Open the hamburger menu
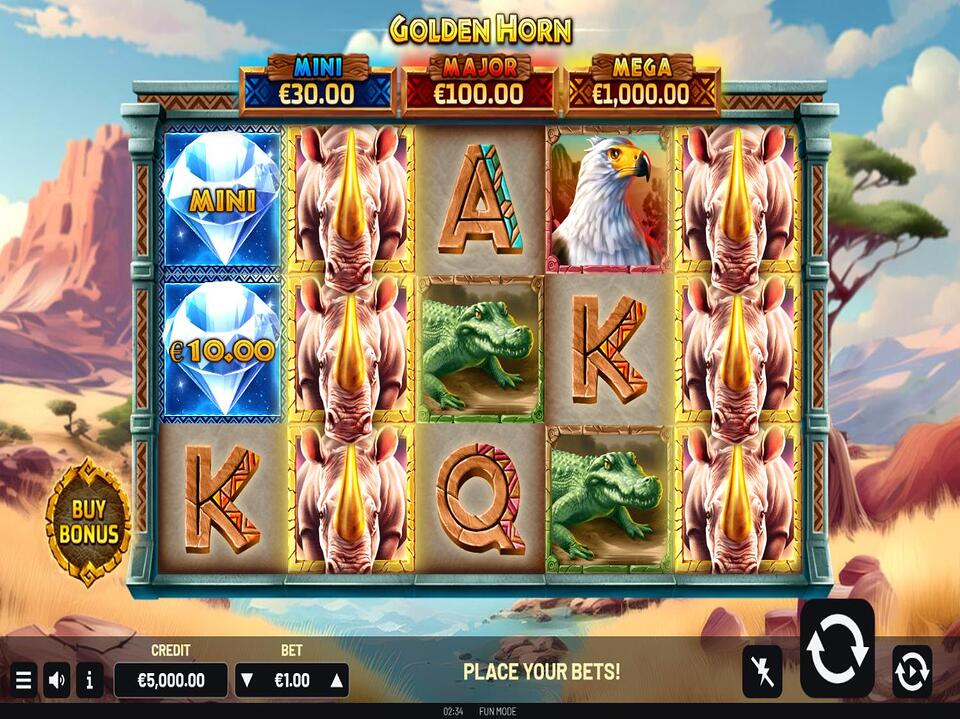The height and width of the screenshot is (719, 960). [23, 681]
